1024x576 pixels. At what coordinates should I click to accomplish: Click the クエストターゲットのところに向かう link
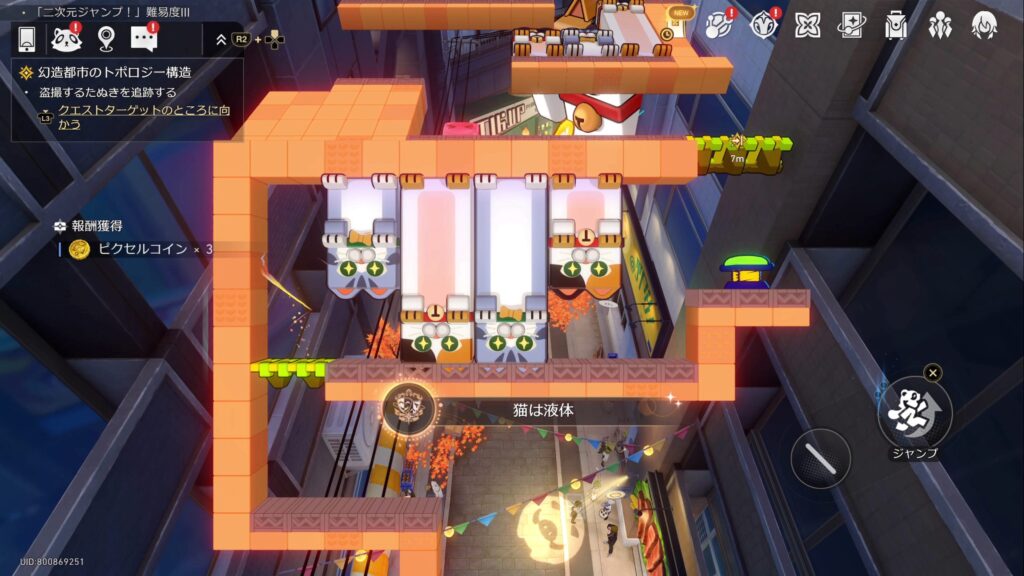coord(143,116)
